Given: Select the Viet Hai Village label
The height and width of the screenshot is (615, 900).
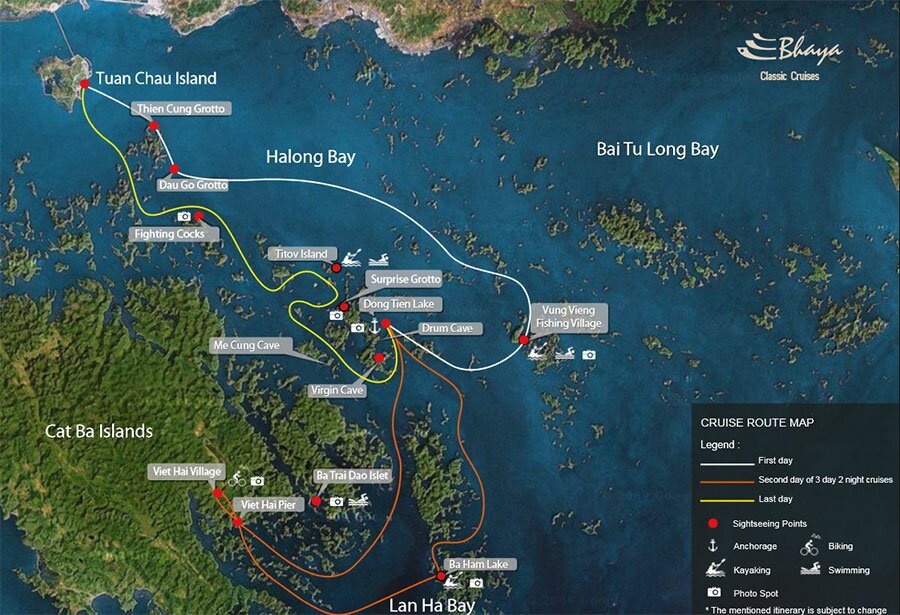Looking at the screenshot, I should click(186, 470).
